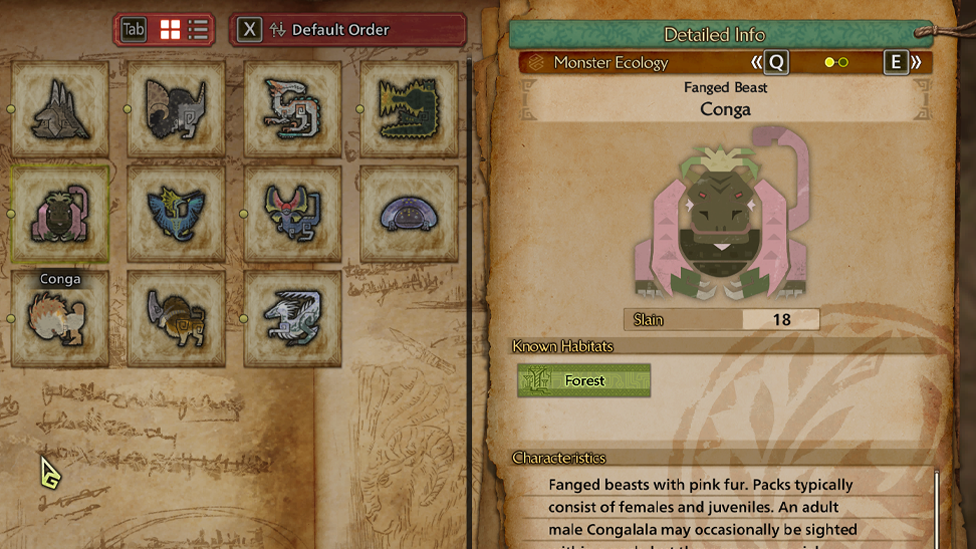Pick the white coiled serpent-lizard tile

pos(292,109)
